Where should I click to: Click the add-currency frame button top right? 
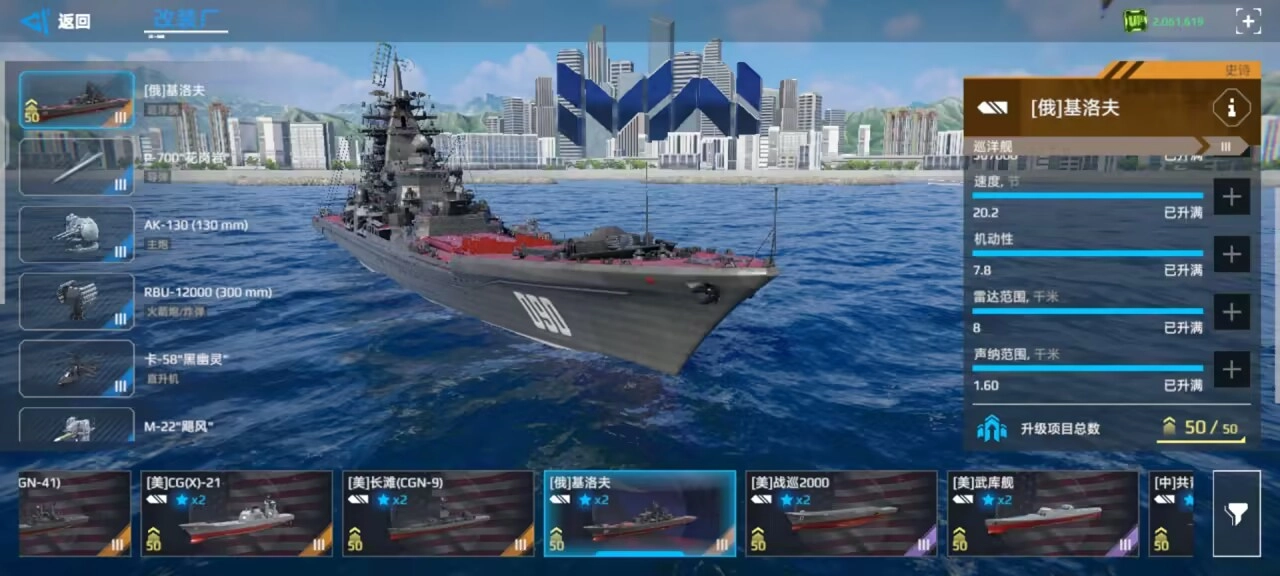pos(1248,21)
